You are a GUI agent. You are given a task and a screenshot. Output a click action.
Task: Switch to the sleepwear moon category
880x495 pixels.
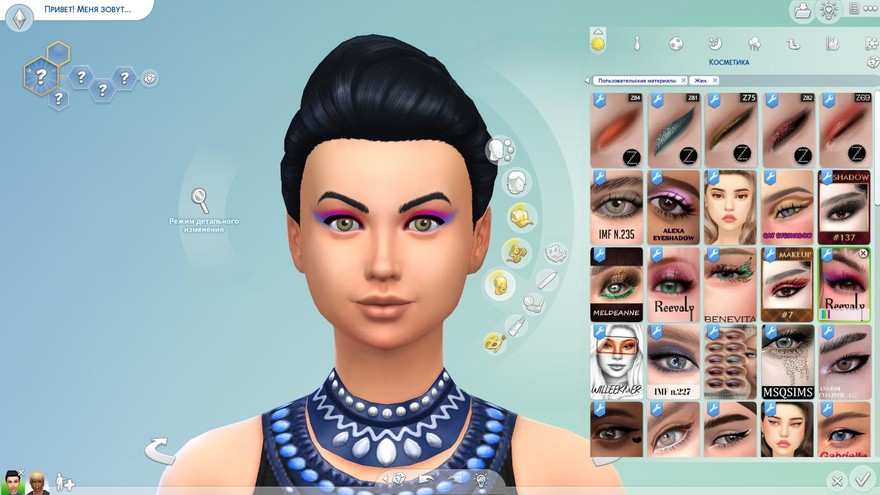pyautogui.click(x=714, y=44)
